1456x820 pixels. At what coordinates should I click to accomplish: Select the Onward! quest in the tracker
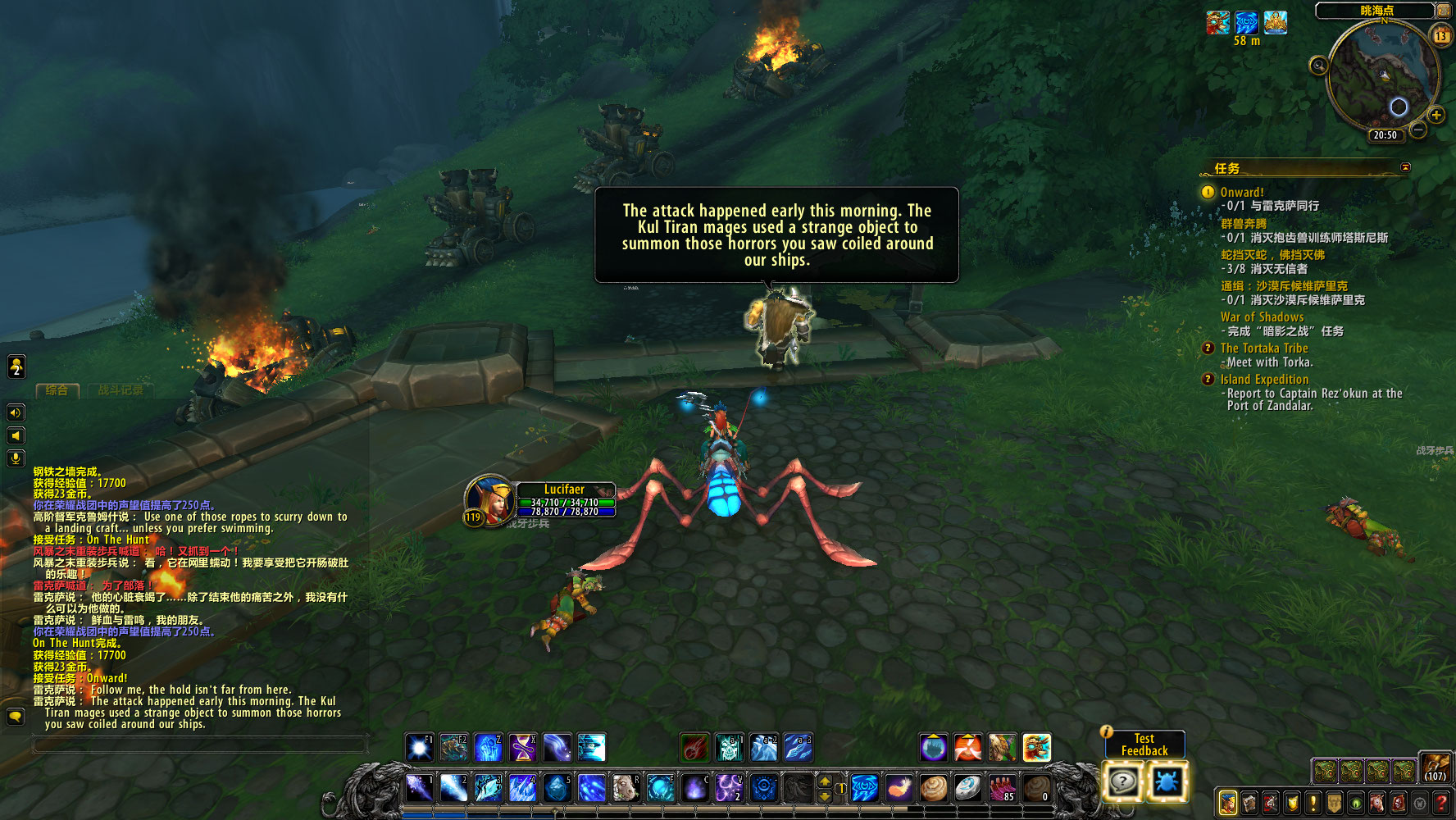tap(1242, 192)
